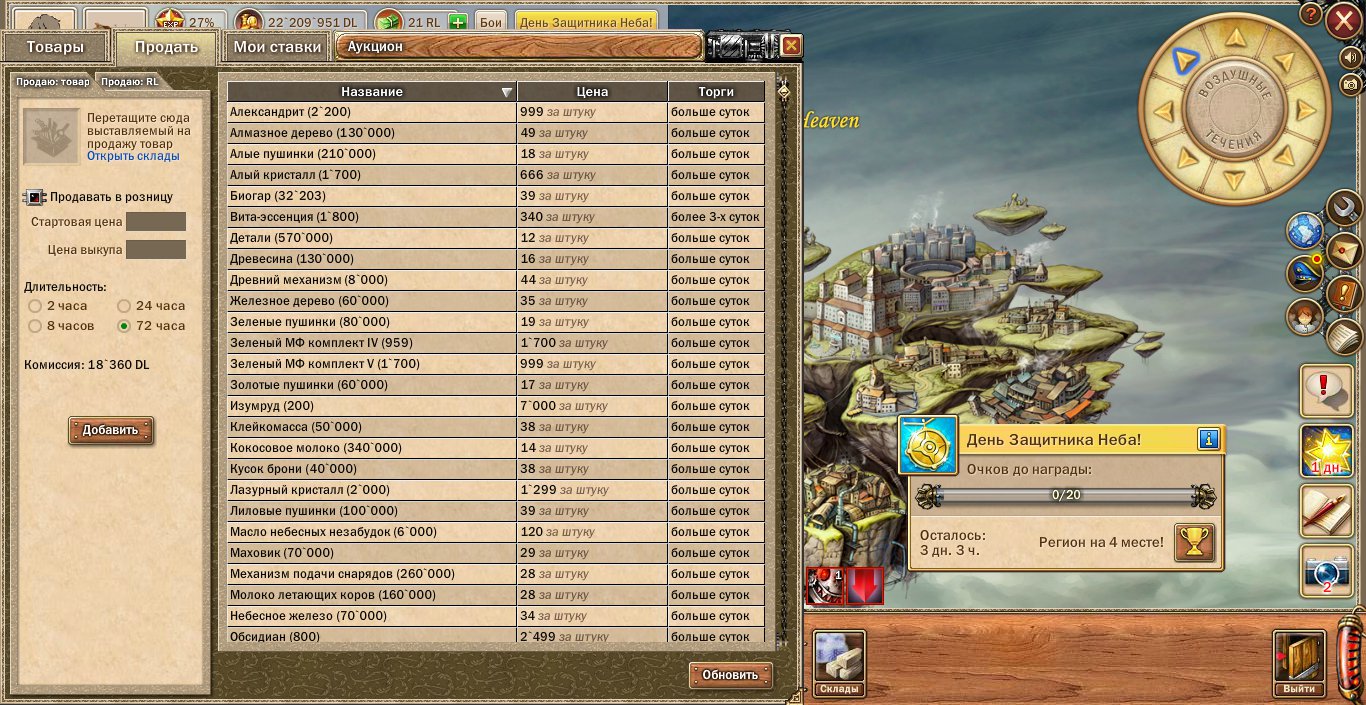Image resolution: width=1366 pixels, height=705 pixels.
Task: Toggle Продавать в розницу checkbox
Action: click(x=35, y=197)
